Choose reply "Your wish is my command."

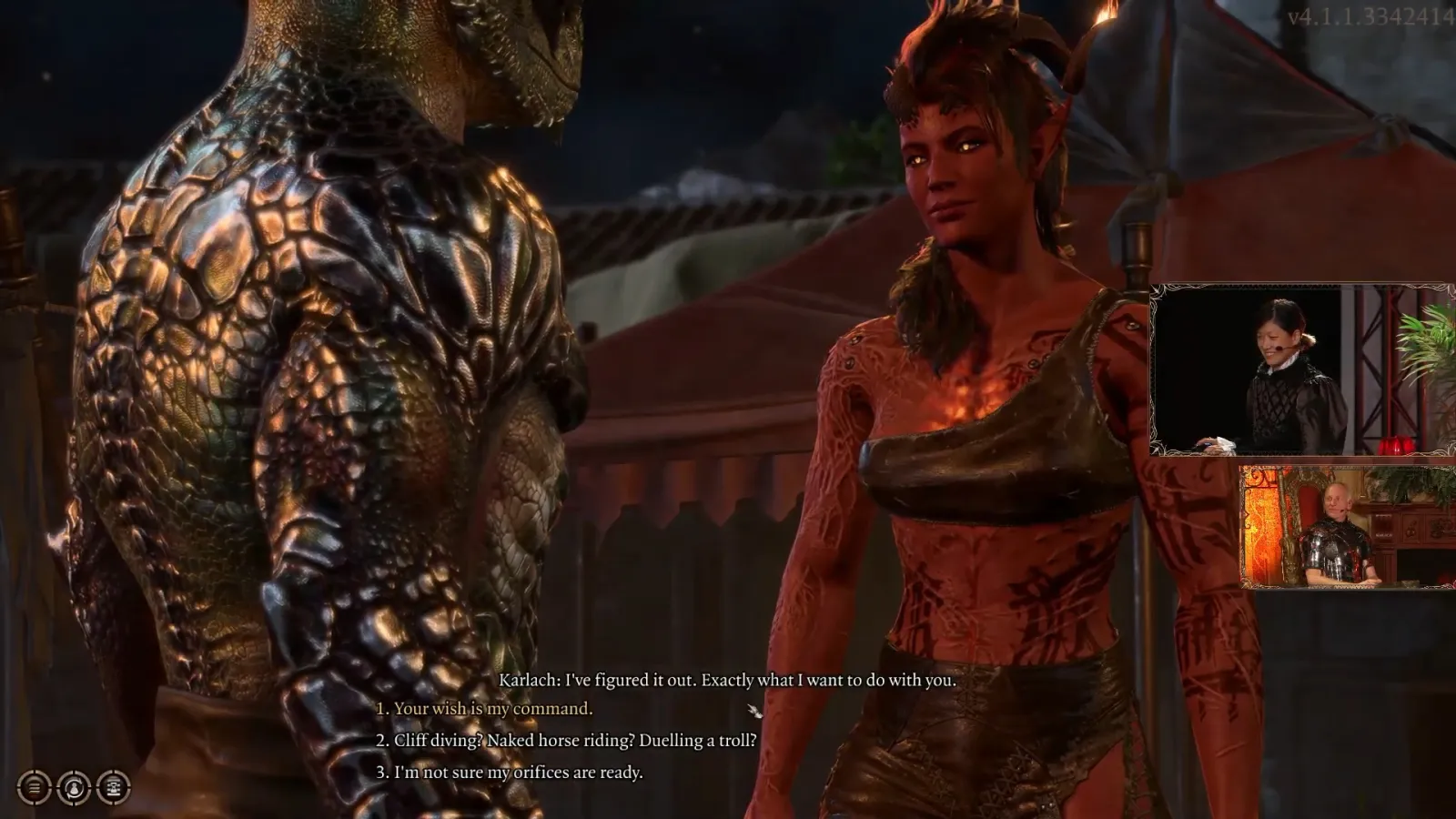point(492,709)
